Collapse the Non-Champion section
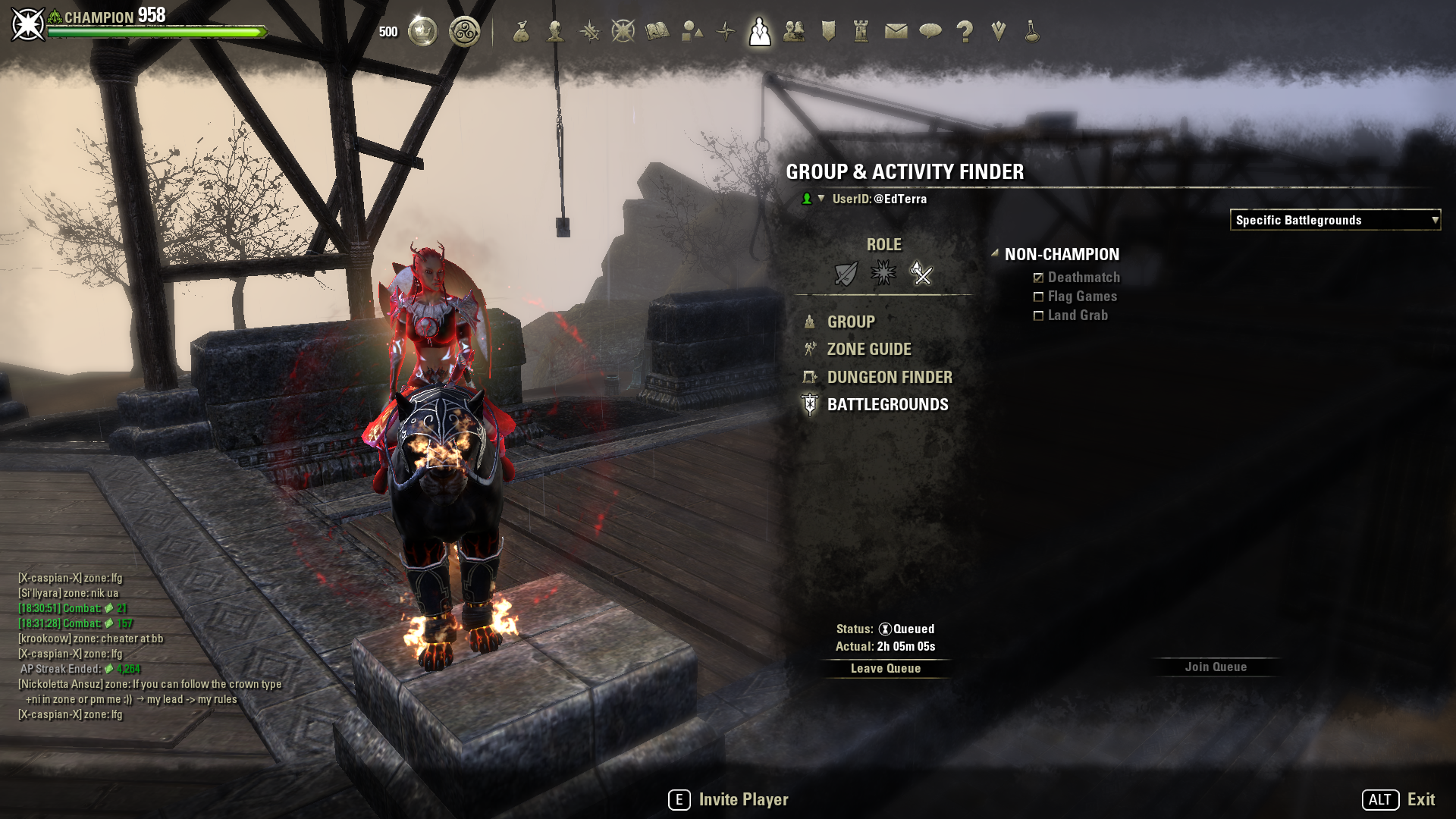Viewport: 1456px width, 819px height. pyautogui.click(x=994, y=254)
